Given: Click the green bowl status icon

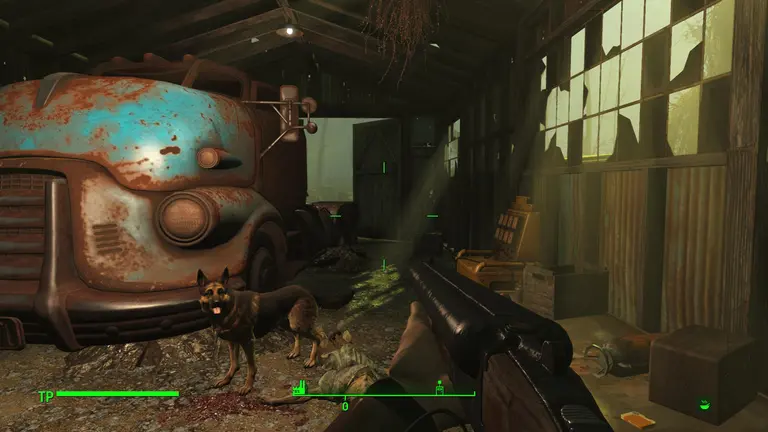Looking at the screenshot, I should coord(705,405).
